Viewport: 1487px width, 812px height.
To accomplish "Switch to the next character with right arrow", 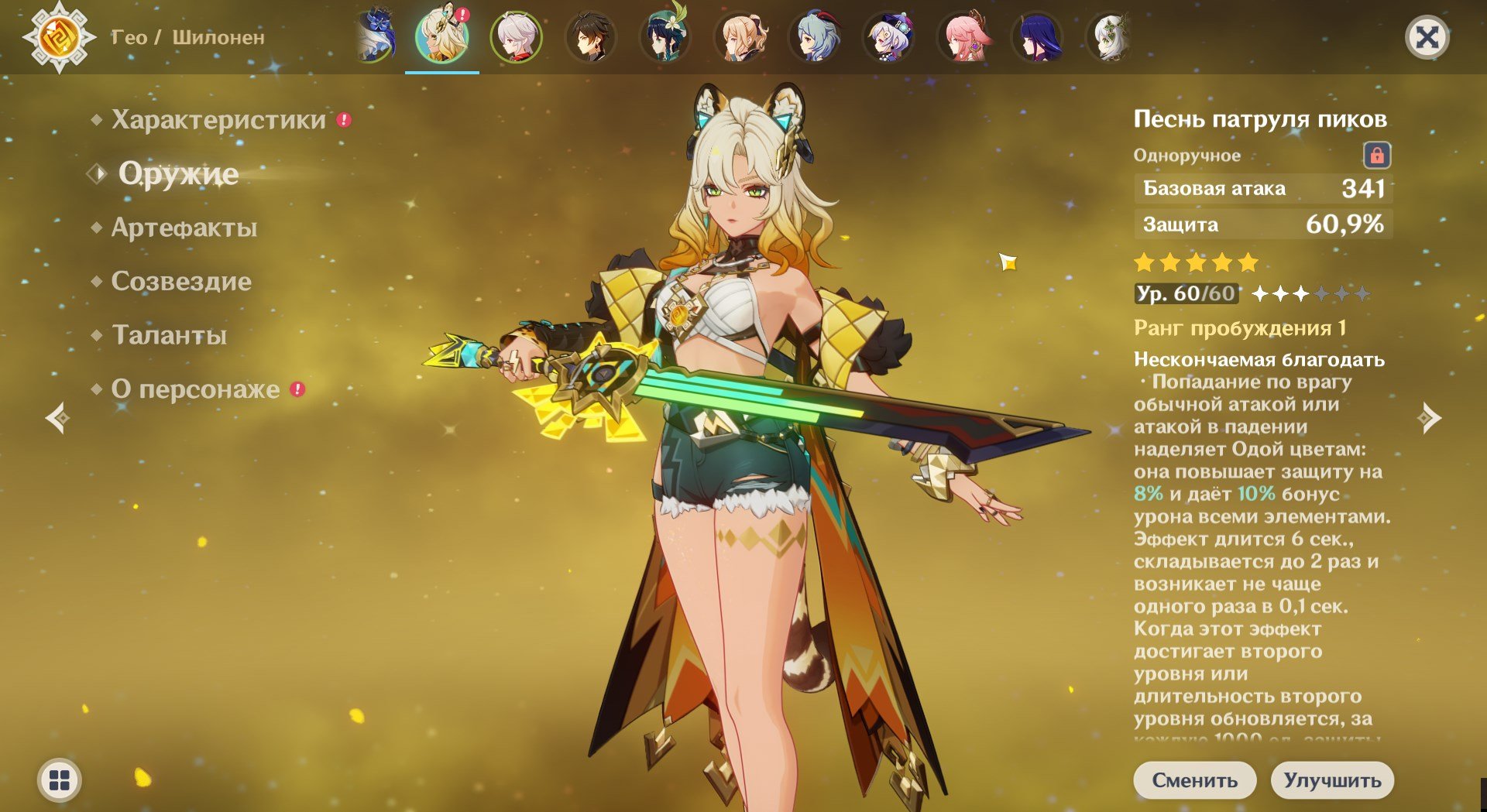I will click(x=1429, y=418).
